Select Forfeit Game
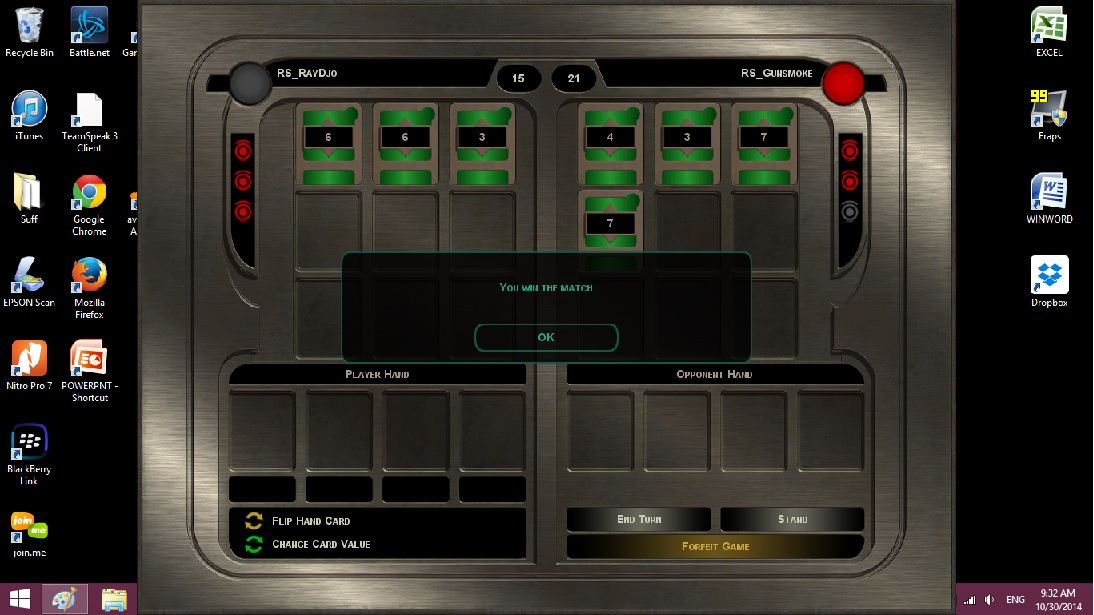Screen dimensions: 1094x615 coord(715,546)
